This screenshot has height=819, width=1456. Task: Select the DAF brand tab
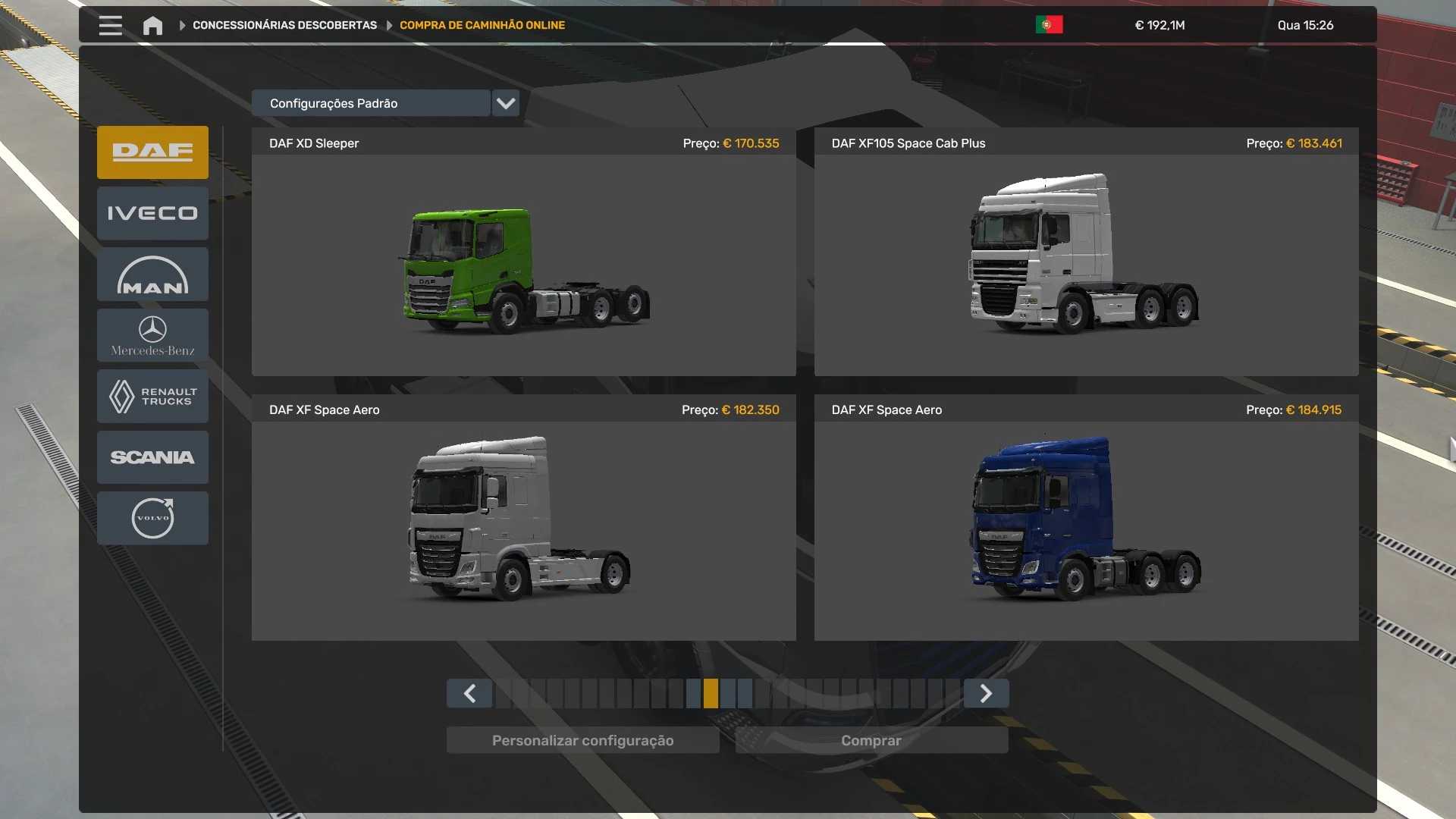click(x=152, y=152)
